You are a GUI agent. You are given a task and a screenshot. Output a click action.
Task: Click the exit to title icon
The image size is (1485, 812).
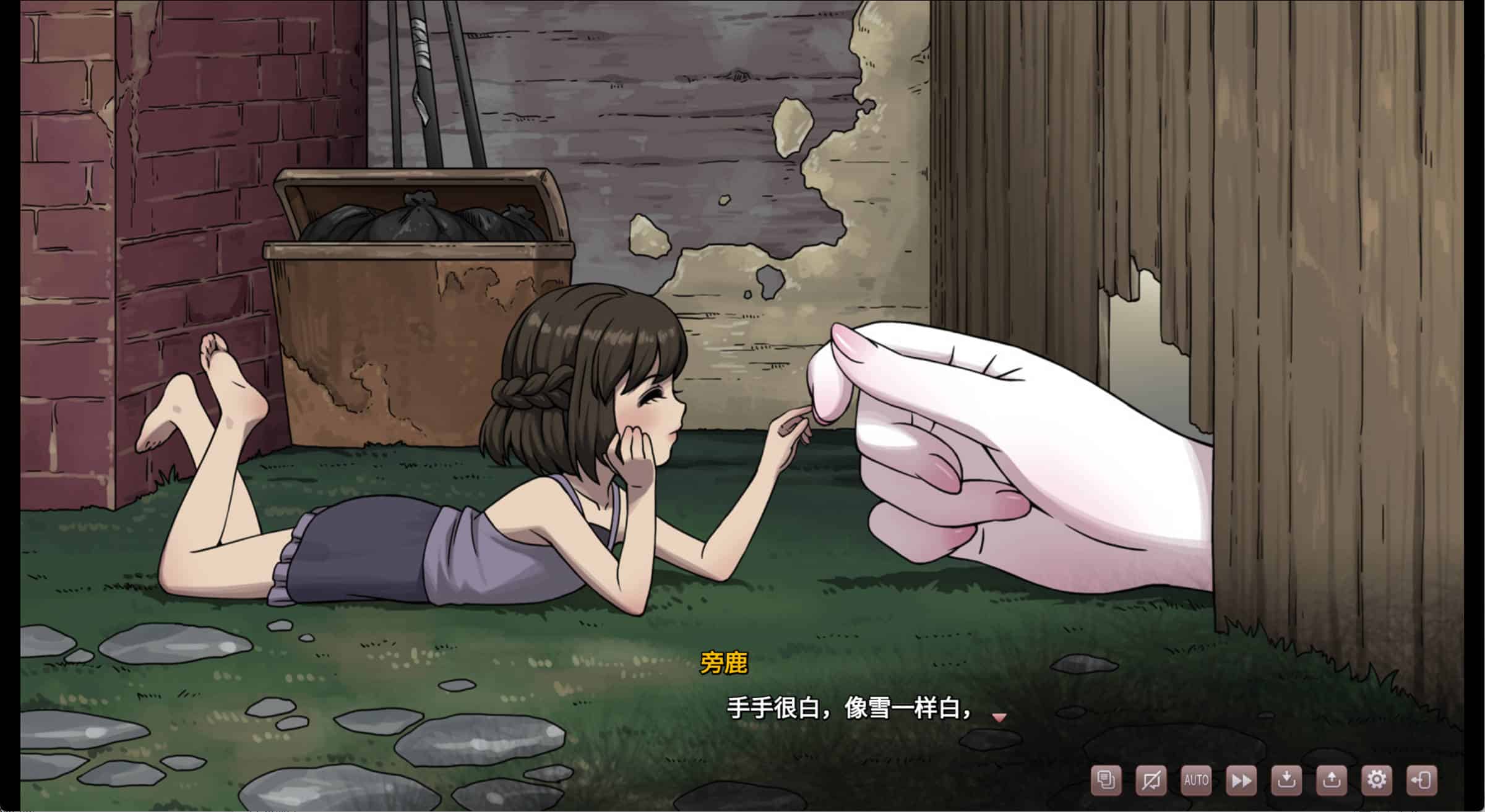1422,780
